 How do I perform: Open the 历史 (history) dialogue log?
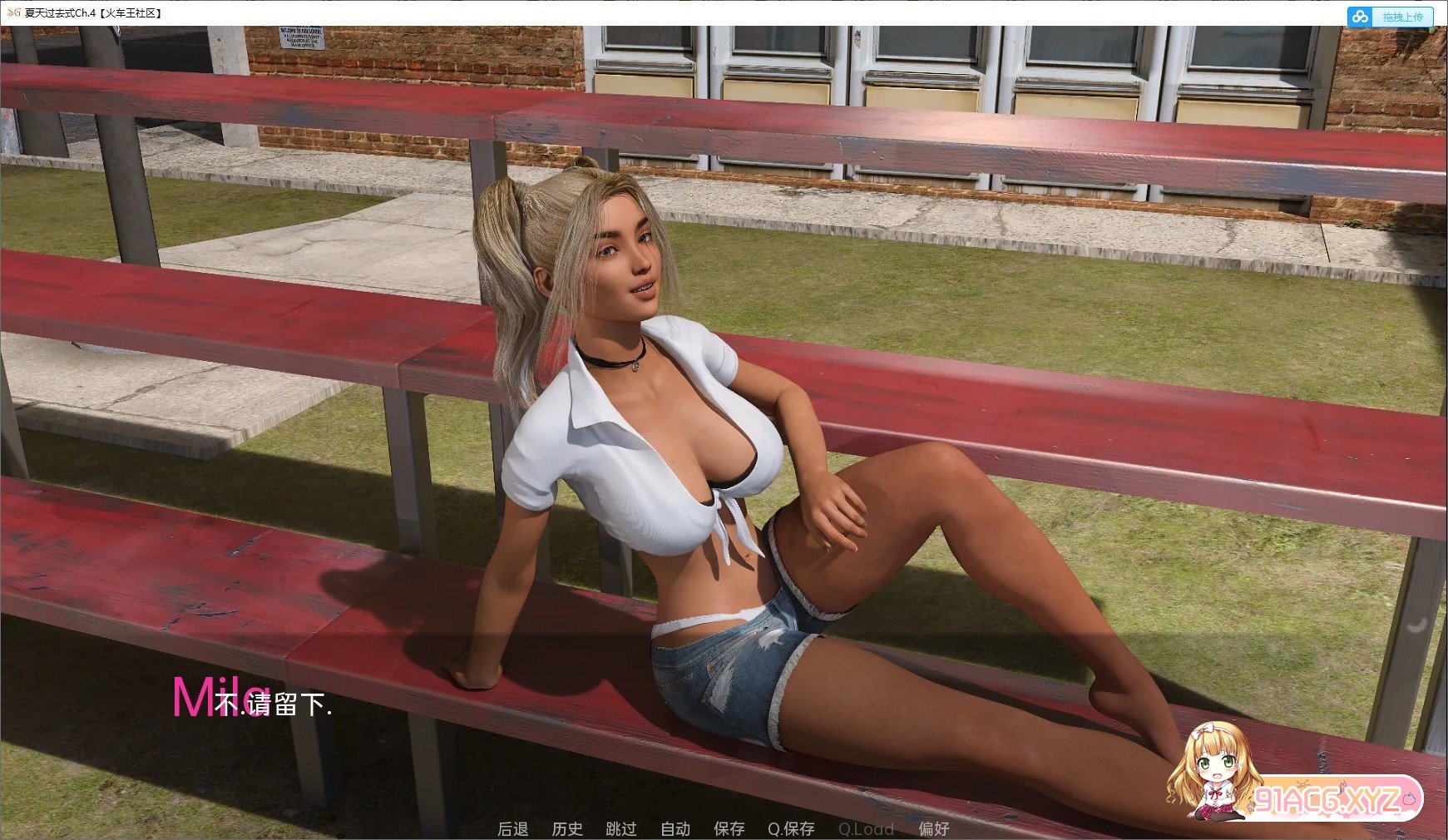point(568,828)
